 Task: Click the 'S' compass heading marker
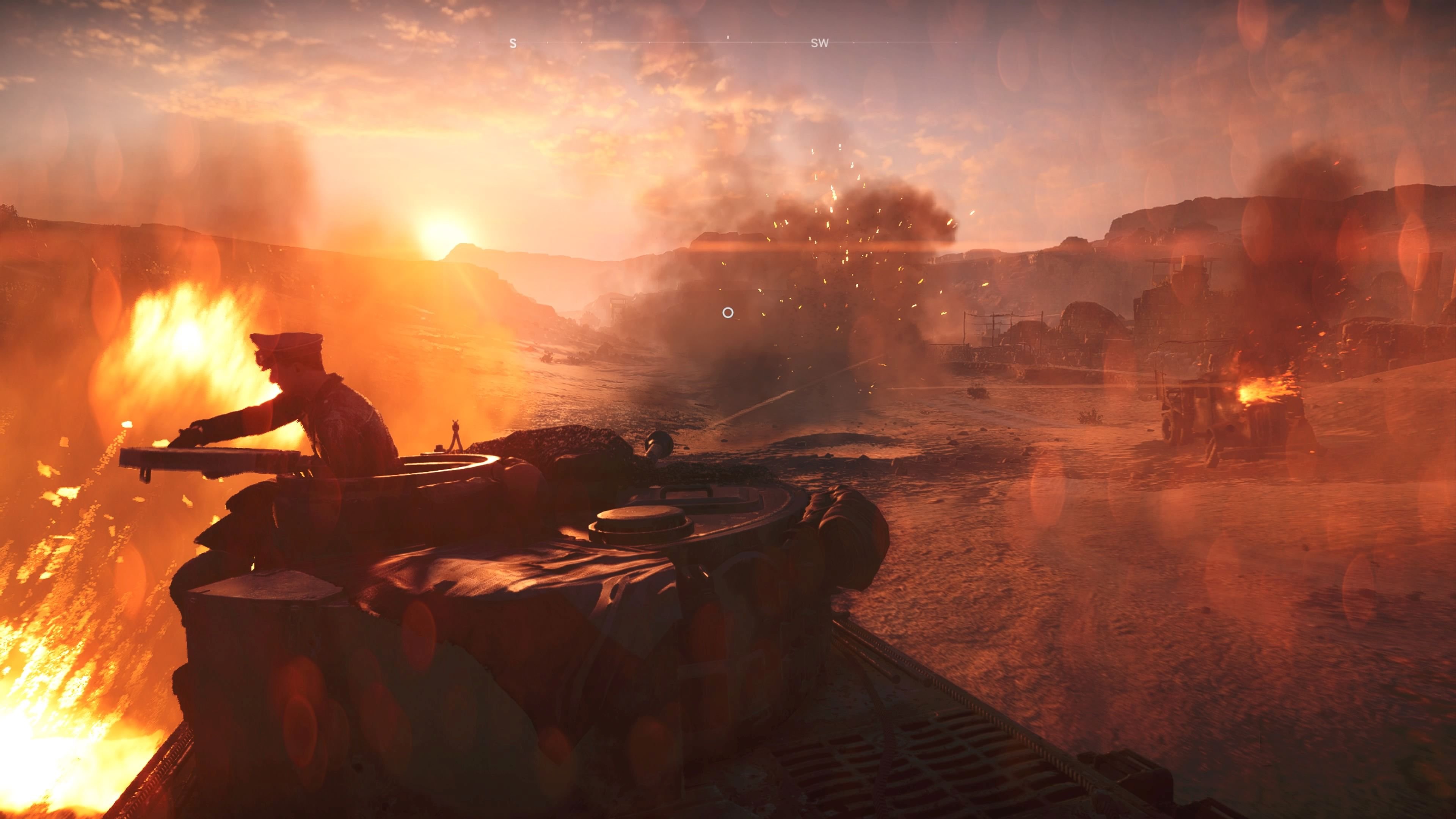pos(513,42)
